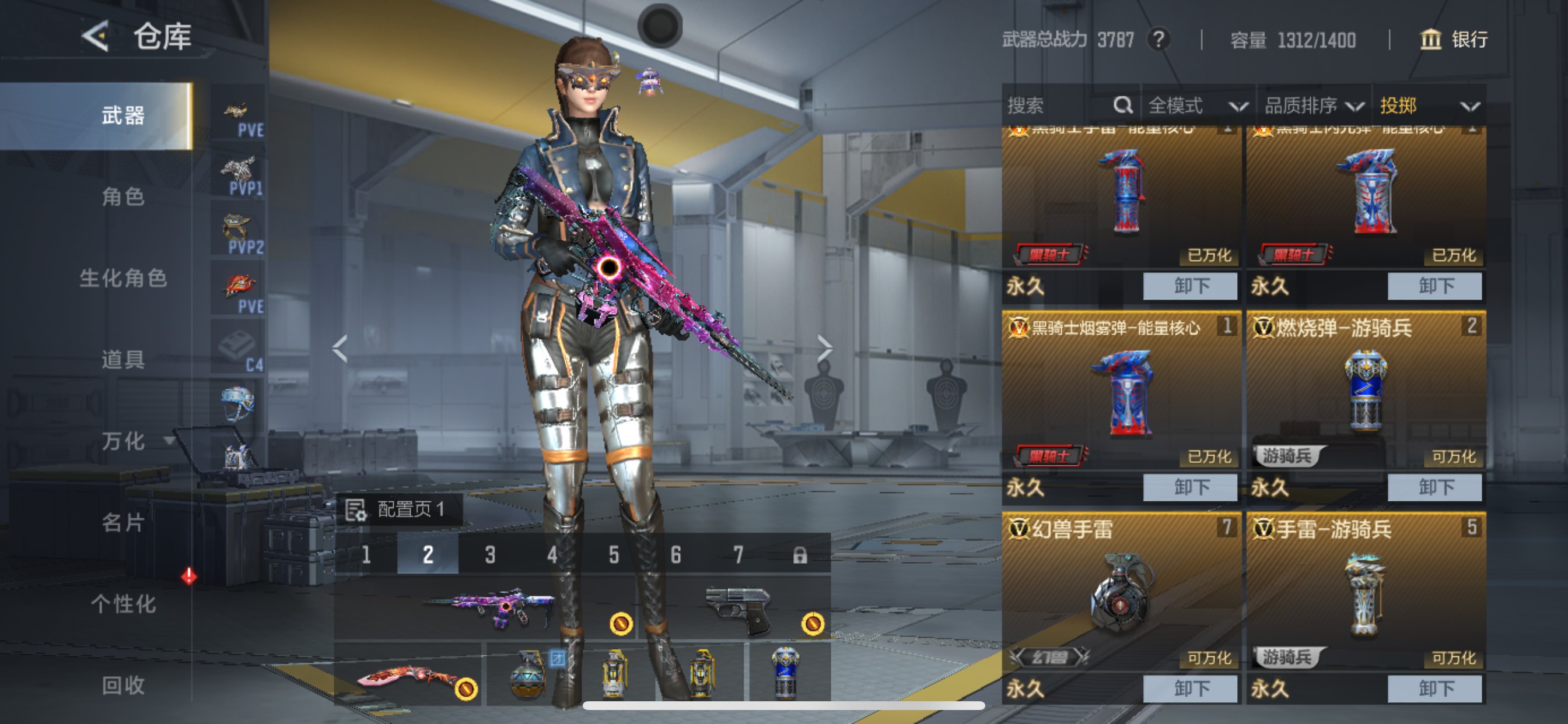Show weapon power help question mark
The height and width of the screenshot is (724, 1568).
1159,40
